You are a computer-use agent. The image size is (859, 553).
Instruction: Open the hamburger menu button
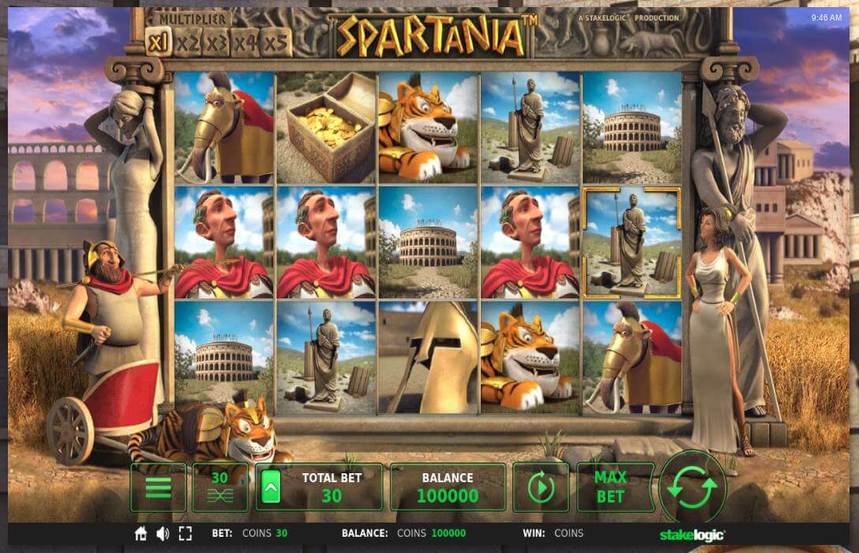click(157, 488)
